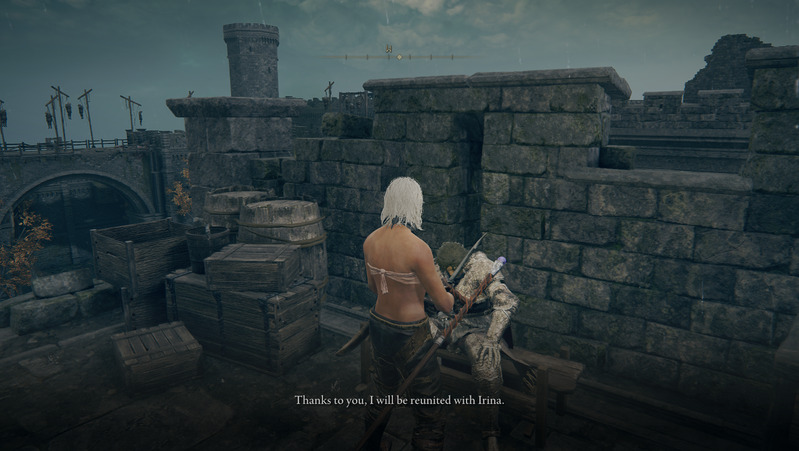Select the golden marker icon above the compass

[388, 48]
